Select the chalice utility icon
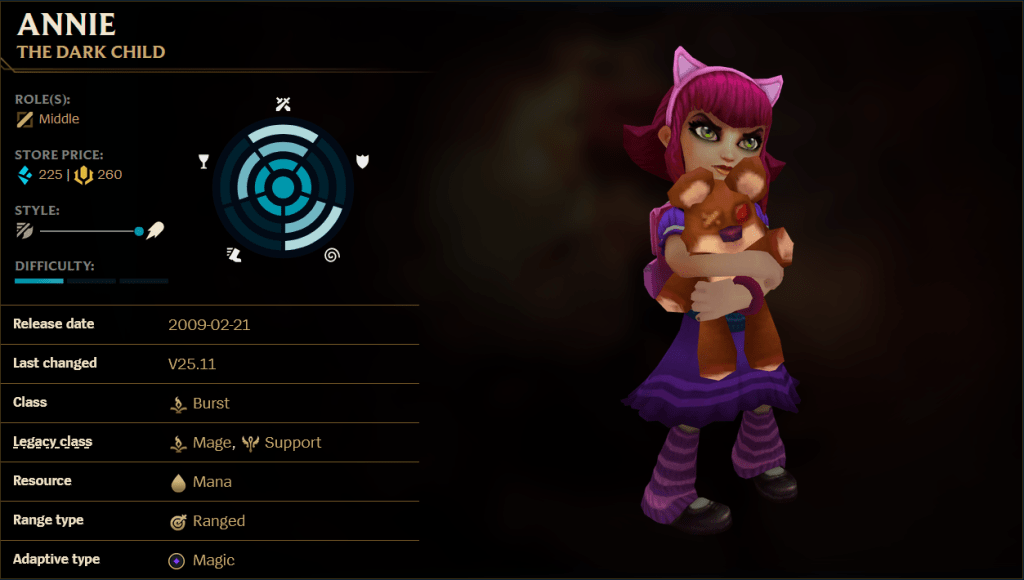 tap(204, 161)
